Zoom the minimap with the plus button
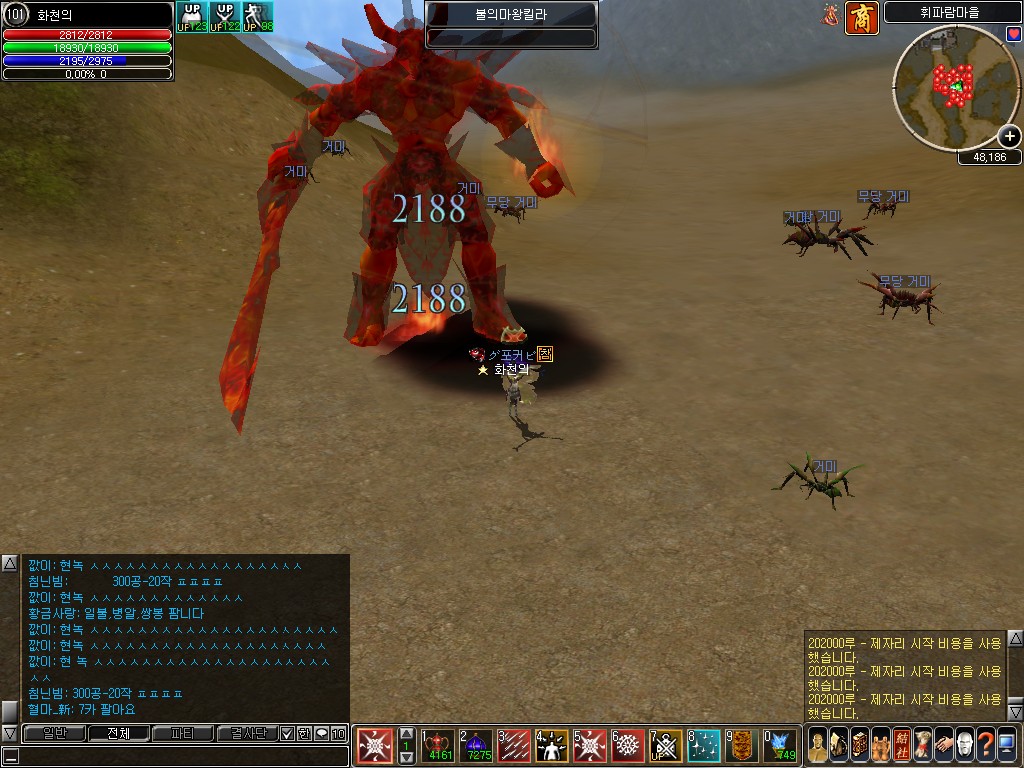Viewport: 1024px width, 768px height. point(1010,136)
